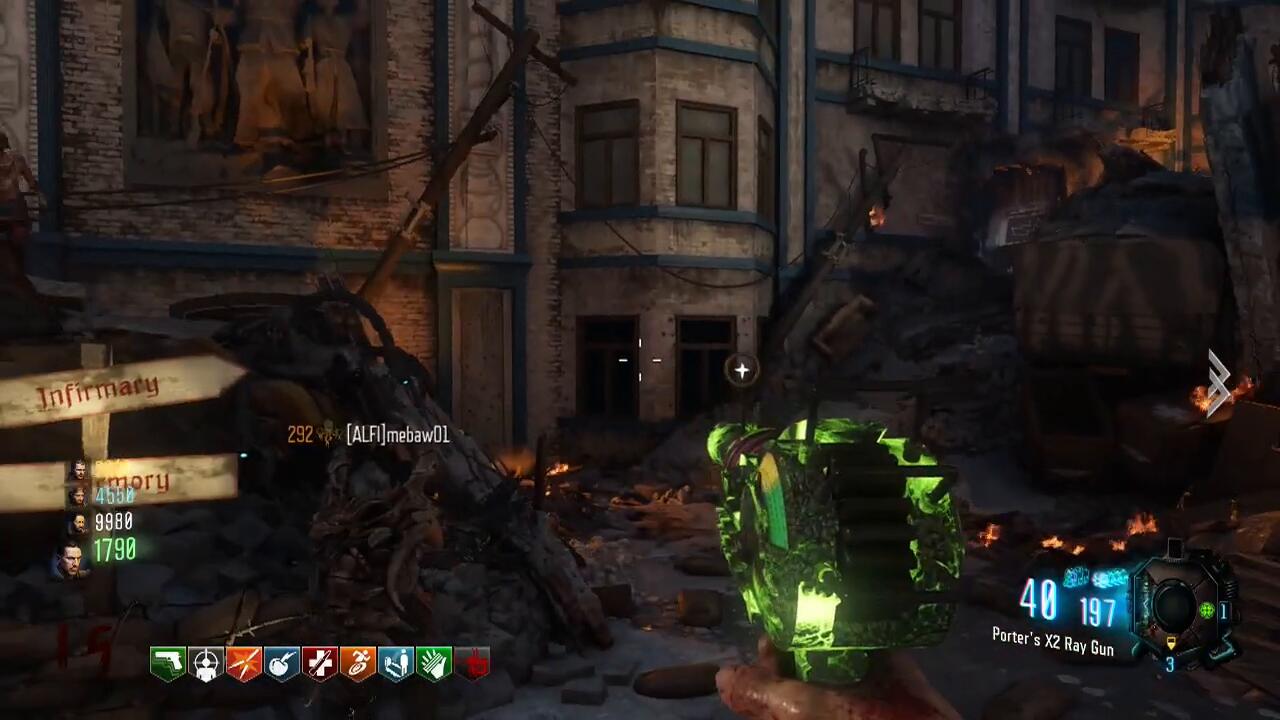Select the blue Quick Revive perk icon
This screenshot has height=720, width=1280.
396,664
